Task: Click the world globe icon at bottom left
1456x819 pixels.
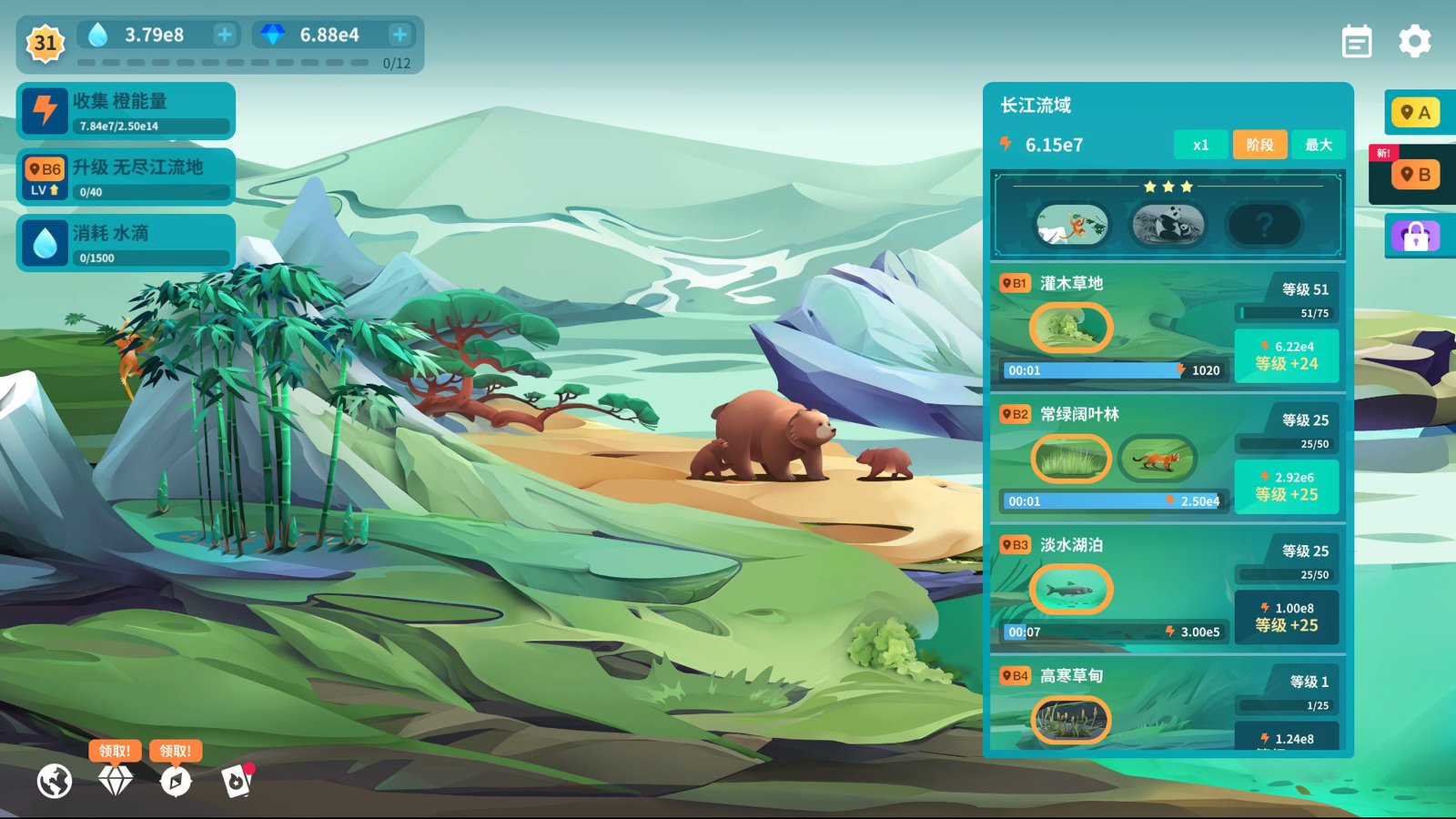Action: pyautogui.click(x=55, y=780)
